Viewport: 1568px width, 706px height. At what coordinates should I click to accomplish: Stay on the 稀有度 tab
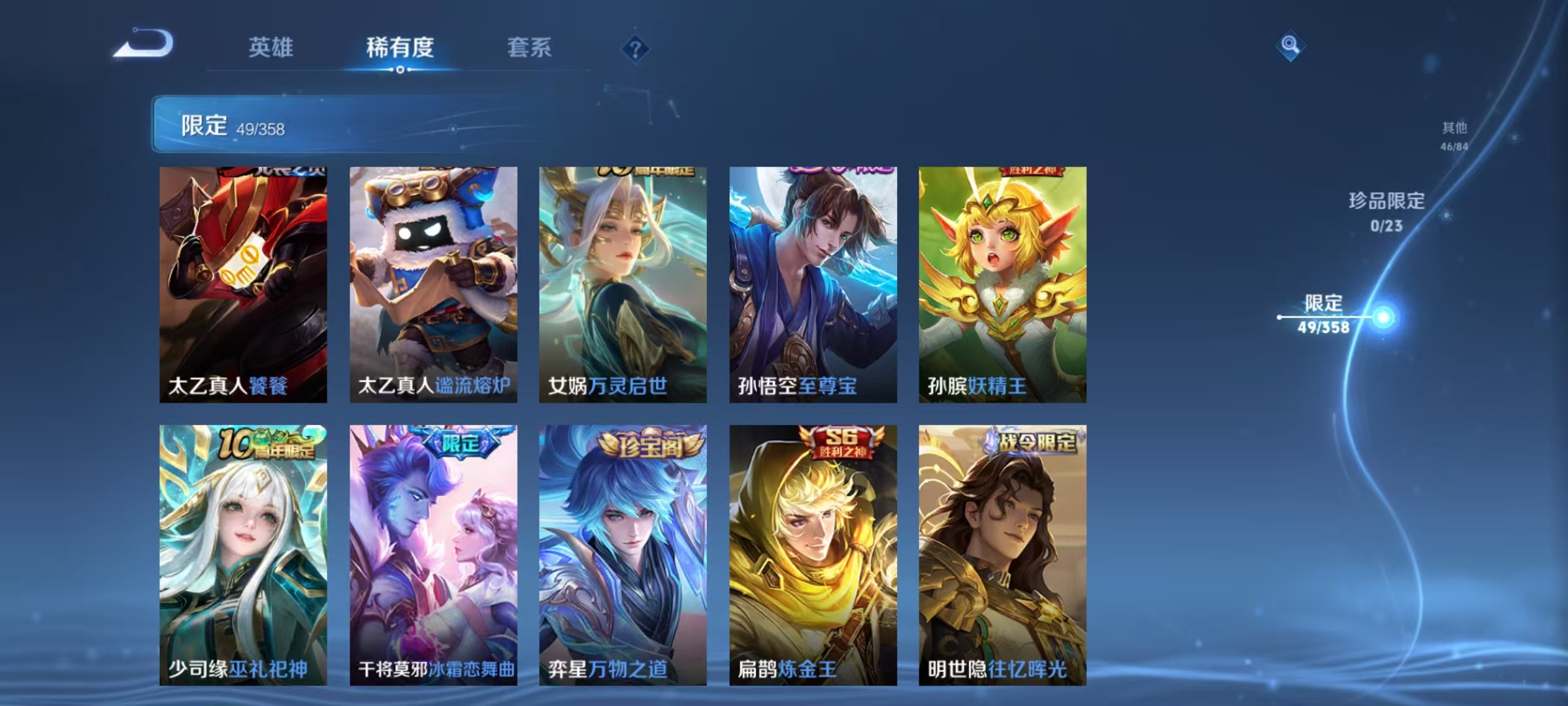(400, 48)
